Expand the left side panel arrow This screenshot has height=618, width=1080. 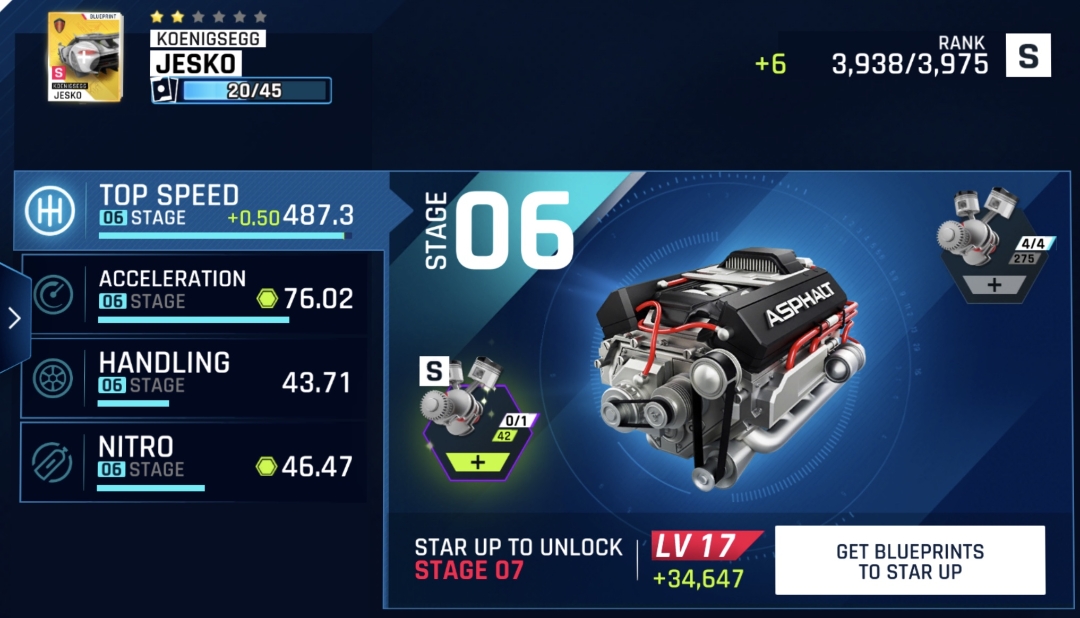tap(14, 318)
